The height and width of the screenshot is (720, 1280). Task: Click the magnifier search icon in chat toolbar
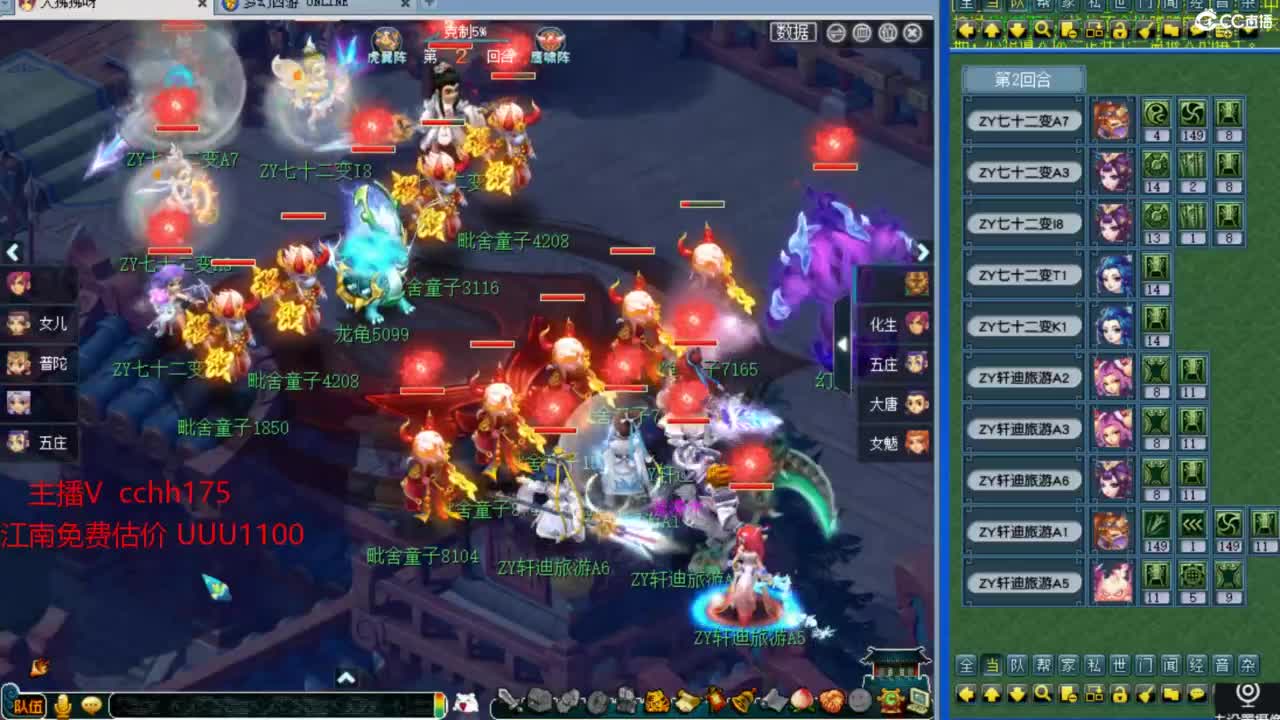coord(1044,696)
